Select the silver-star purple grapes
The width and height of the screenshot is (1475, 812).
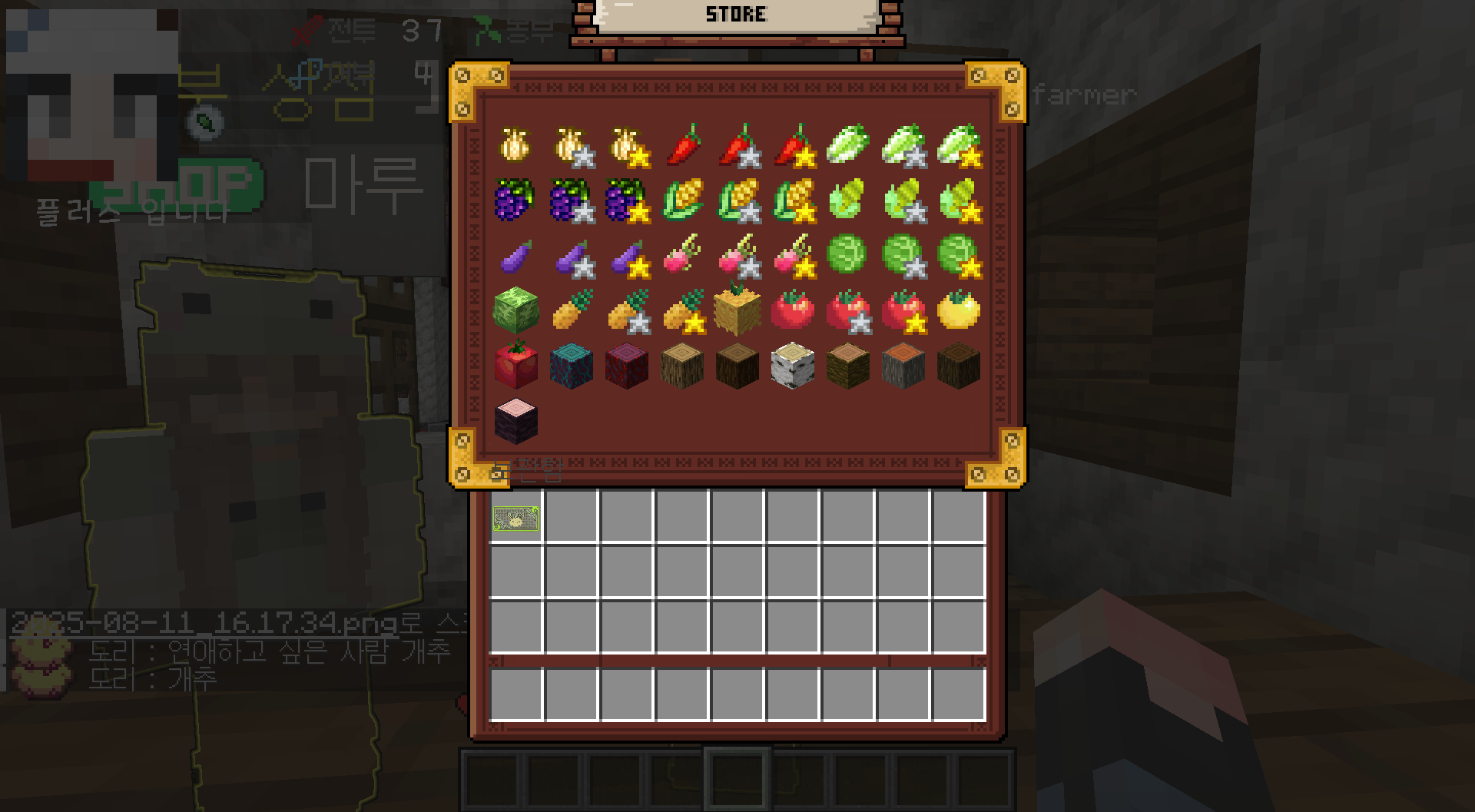click(572, 200)
